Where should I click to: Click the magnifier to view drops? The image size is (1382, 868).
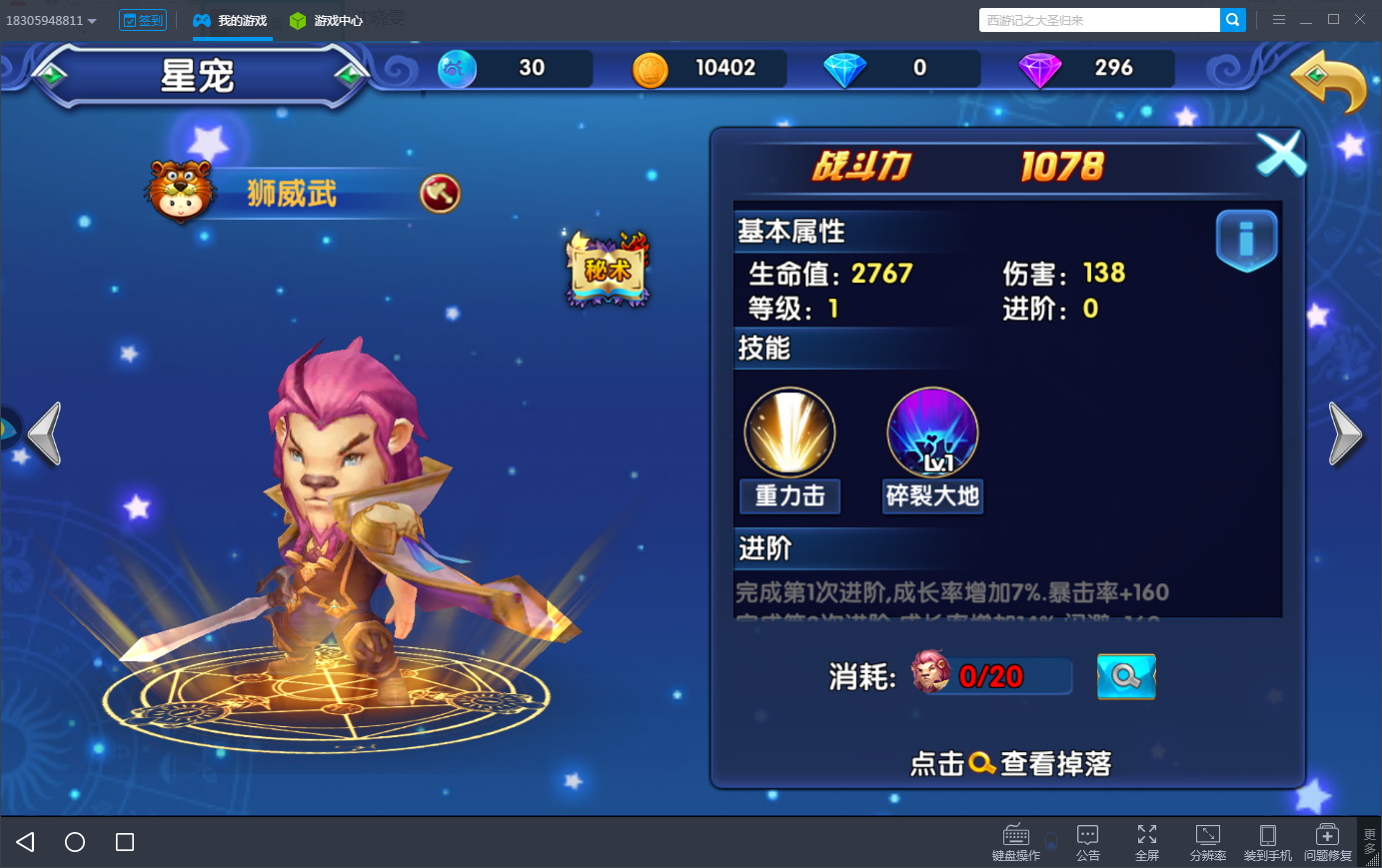tap(1125, 676)
